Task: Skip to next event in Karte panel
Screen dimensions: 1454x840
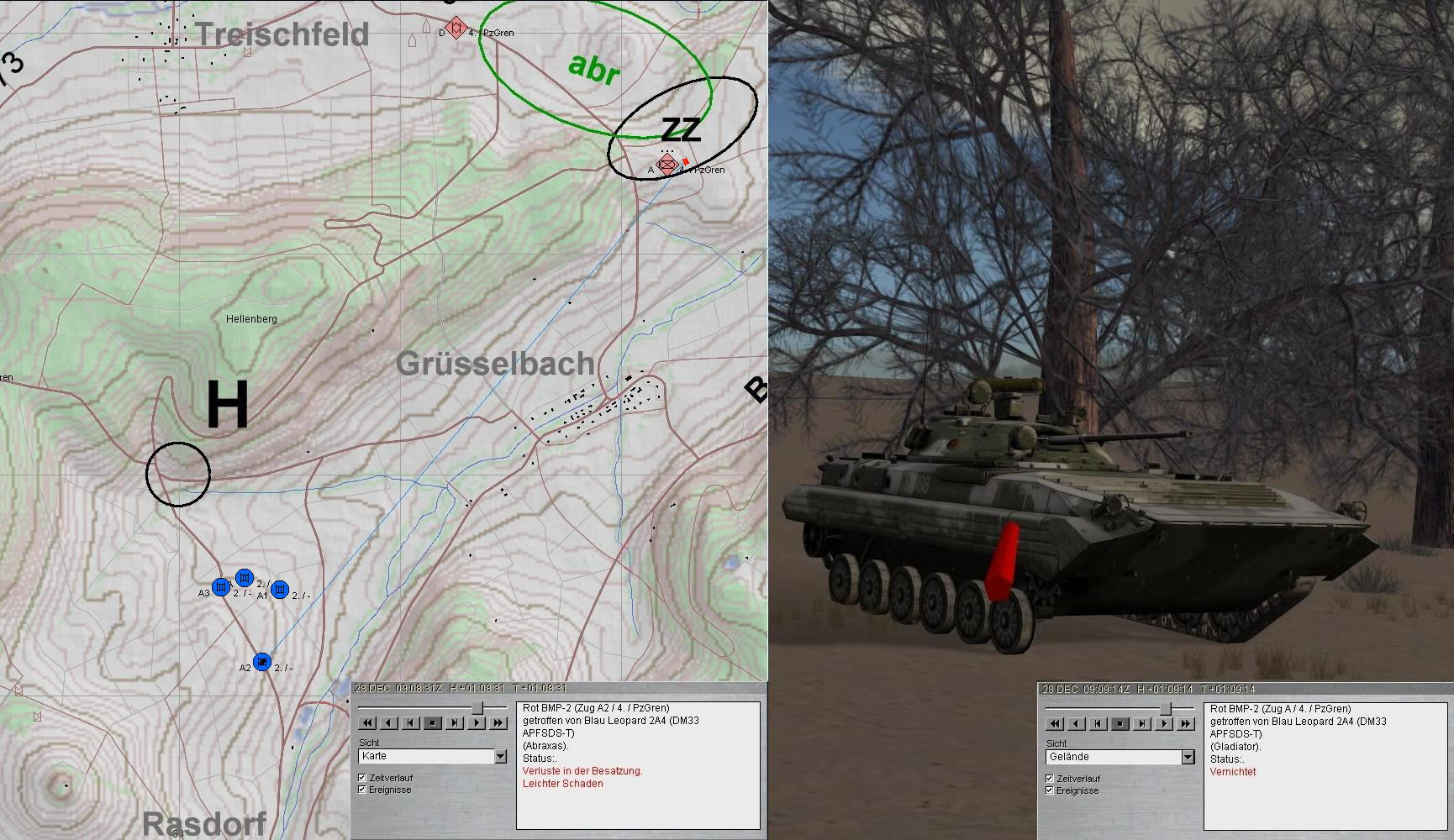Action: (455, 722)
